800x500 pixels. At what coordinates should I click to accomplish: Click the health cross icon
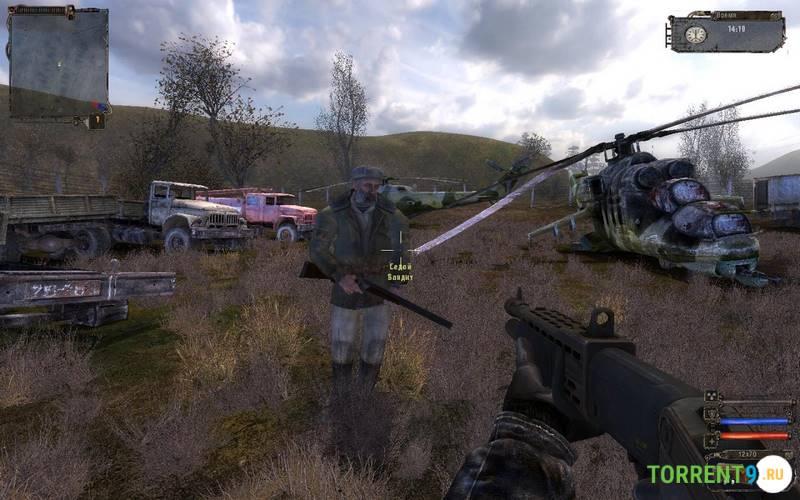click(x=711, y=439)
